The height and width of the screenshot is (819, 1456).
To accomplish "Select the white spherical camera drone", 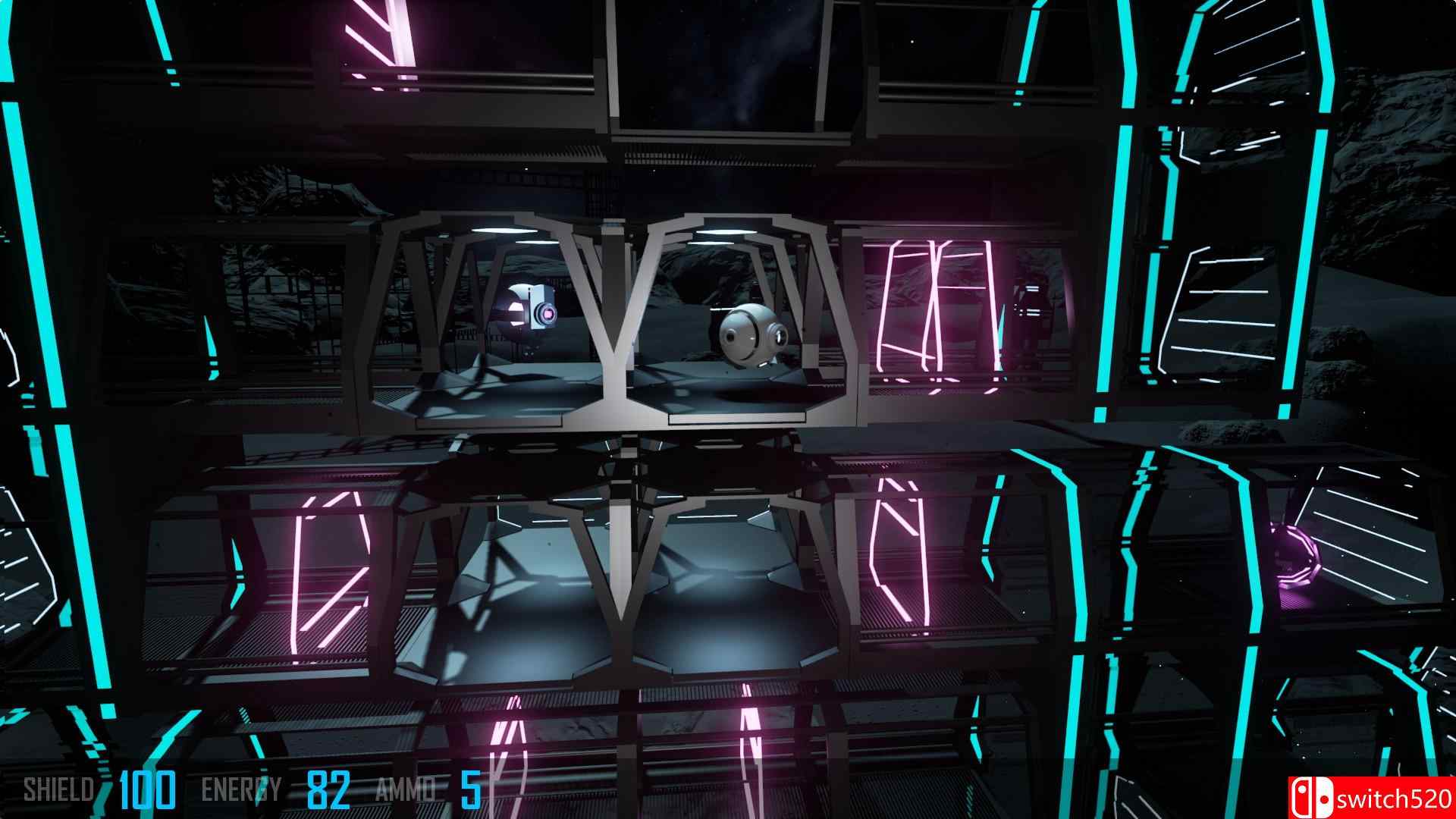I will pyautogui.click(x=747, y=334).
